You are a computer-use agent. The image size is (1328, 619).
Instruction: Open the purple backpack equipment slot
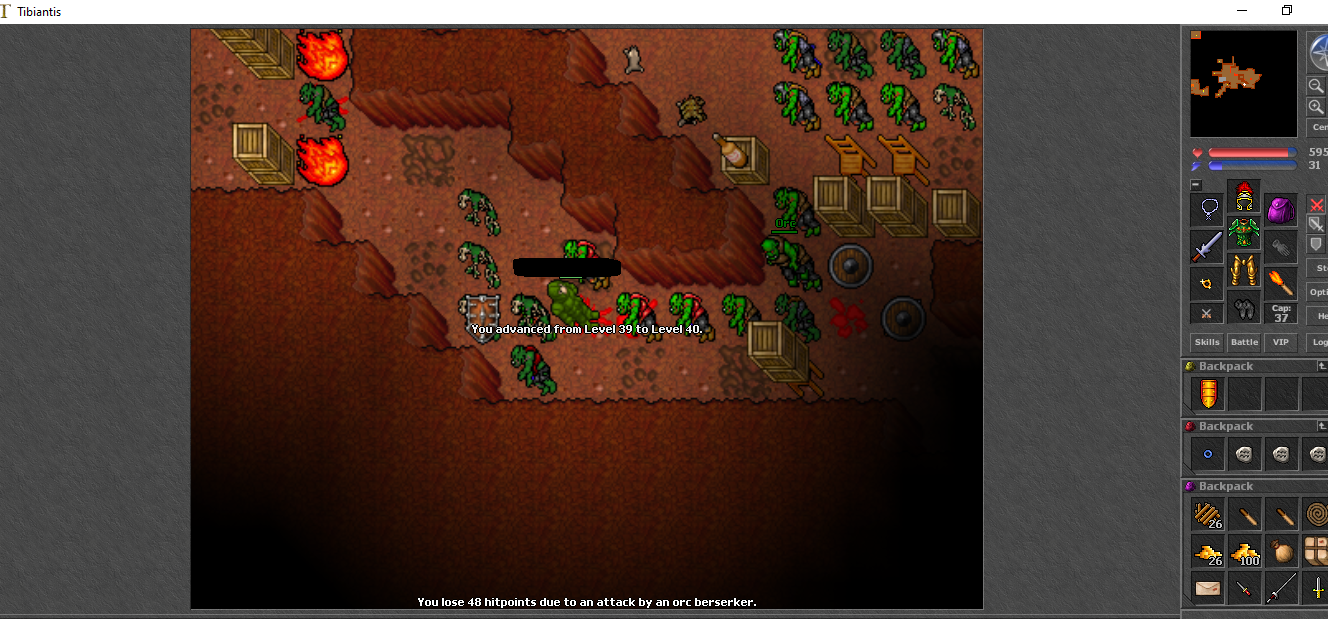pyautogui.click(x=1281, y=210)
